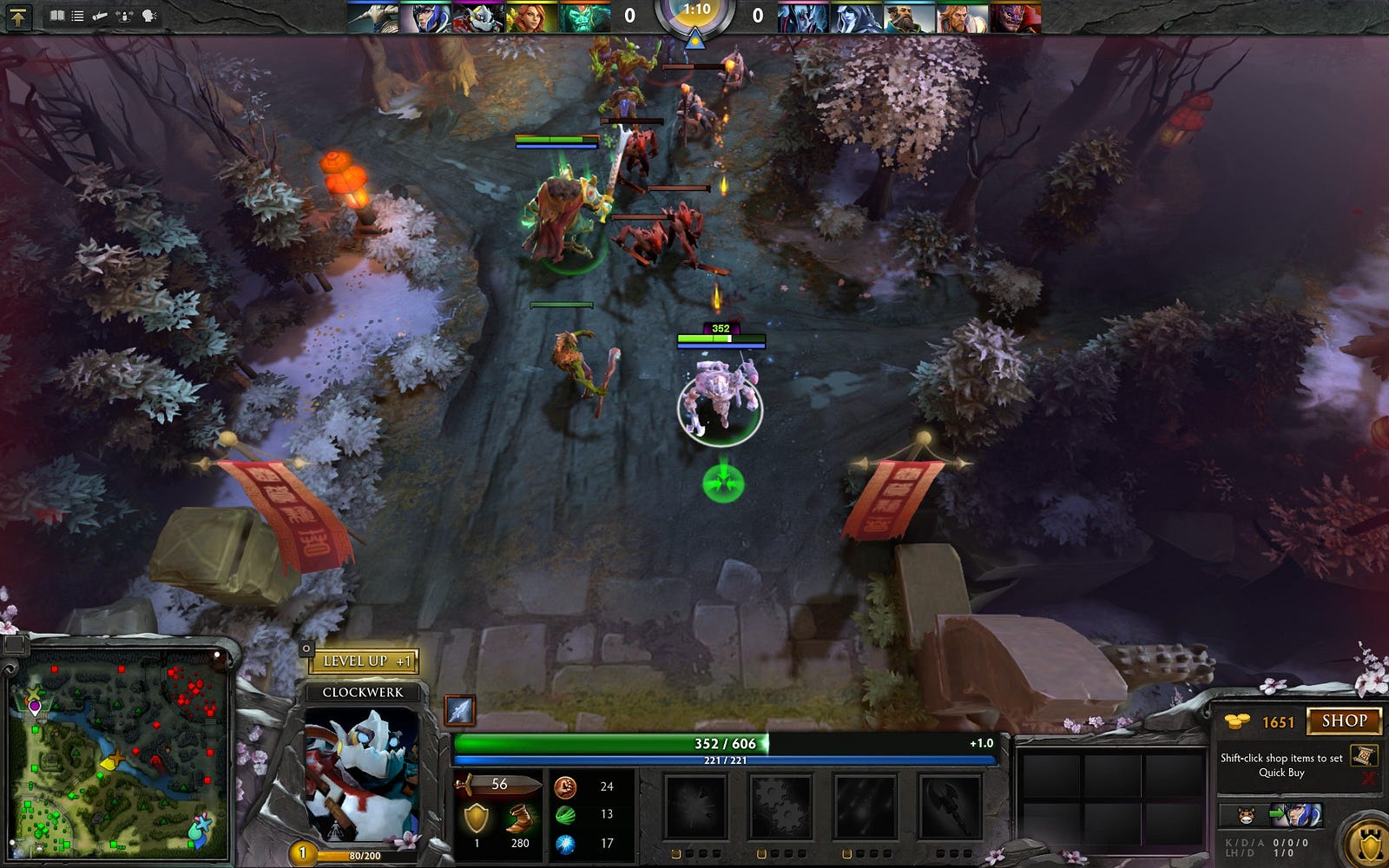
Task: Show the scoreboard list icon
Action: coord(77,16)
